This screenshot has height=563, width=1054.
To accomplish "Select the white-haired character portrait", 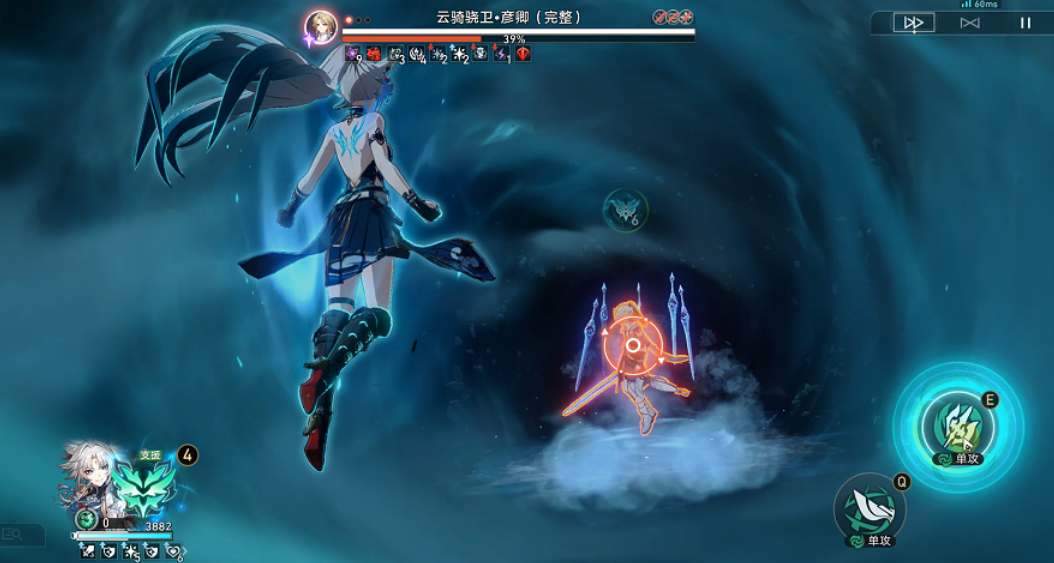I will tap(88, 478).
